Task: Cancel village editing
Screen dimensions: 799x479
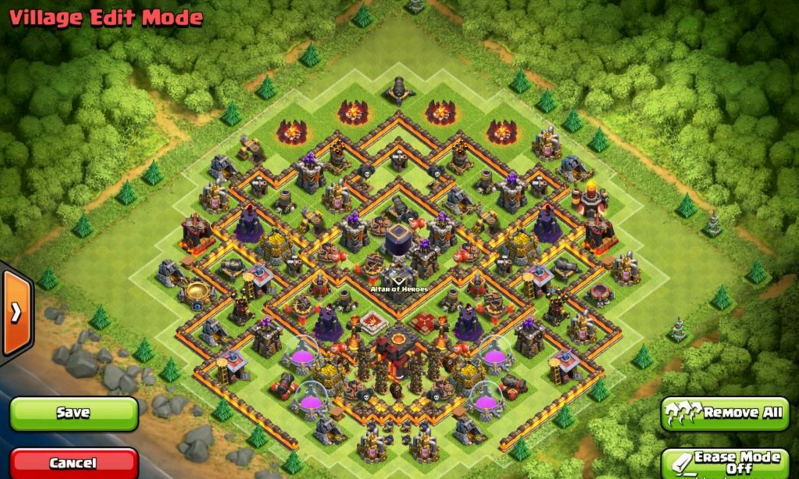Action: click(73, 463)
